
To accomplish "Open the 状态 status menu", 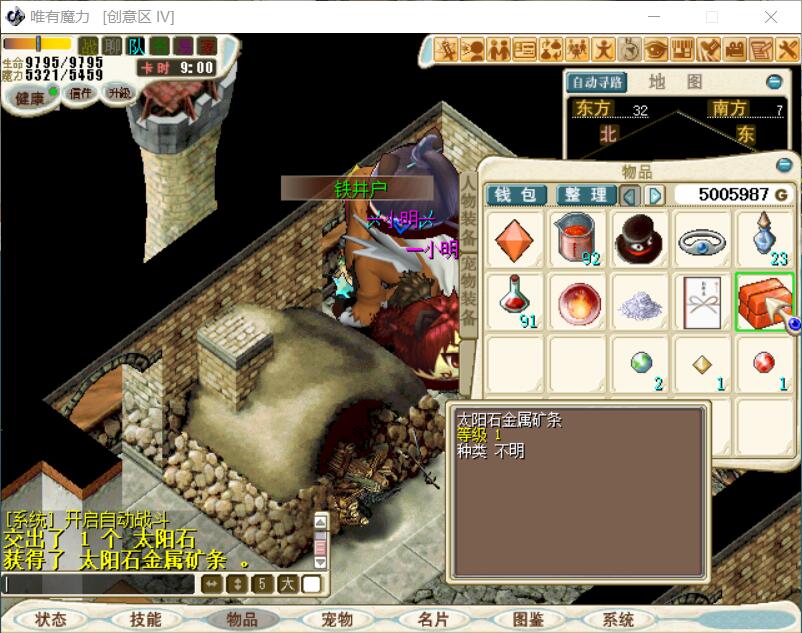I will [x=50, y=619].
